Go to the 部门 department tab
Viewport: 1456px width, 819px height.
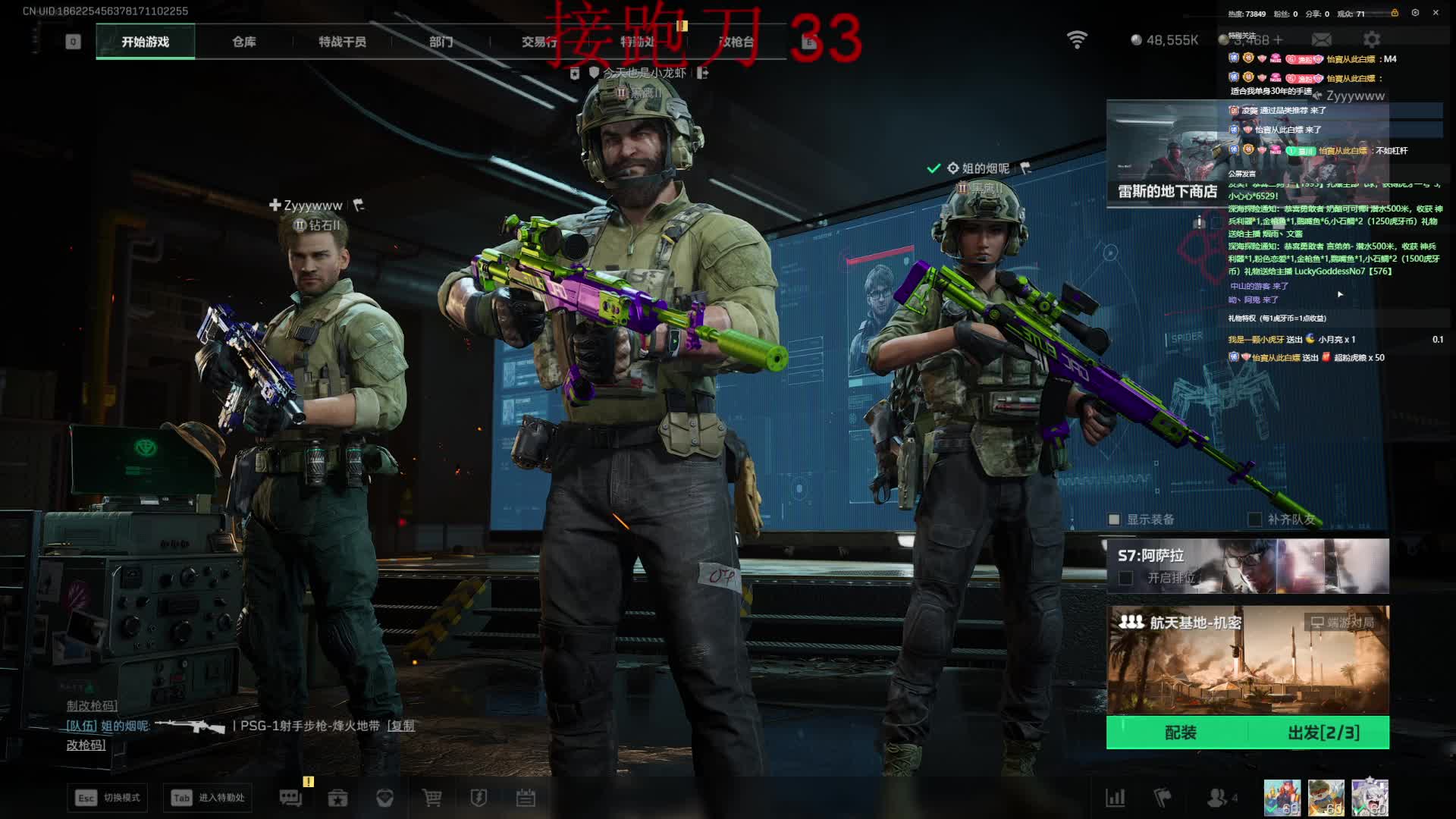(x=441, y=42)
